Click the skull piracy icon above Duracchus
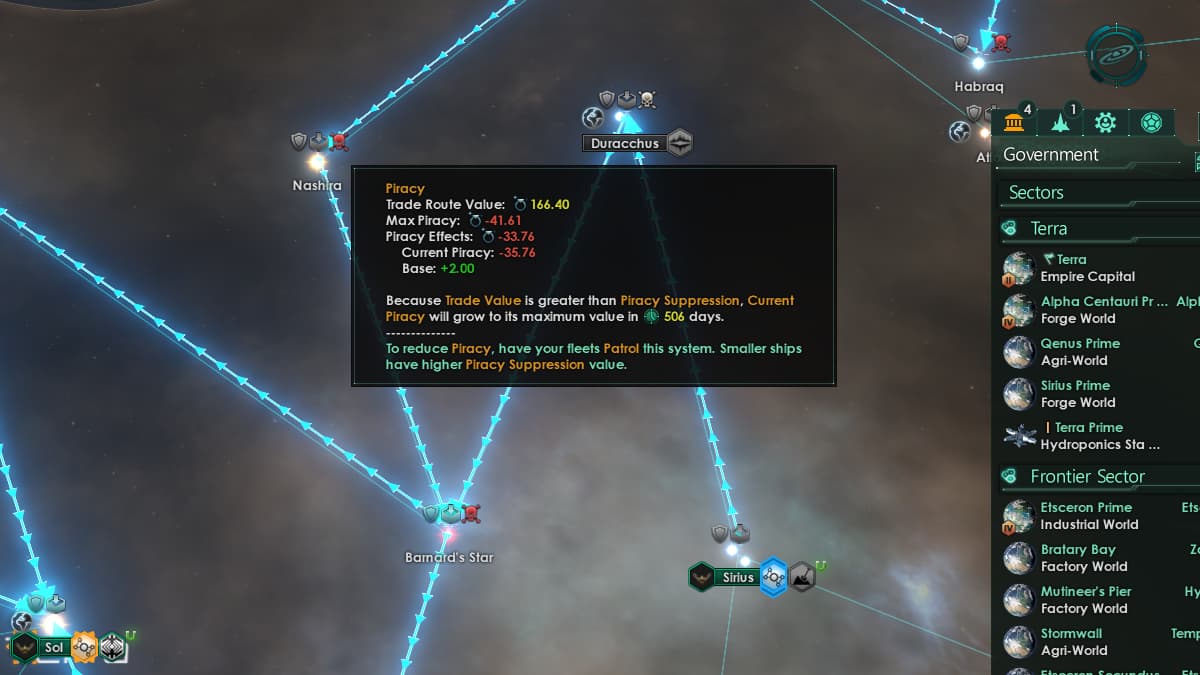The image size is (1200, 675). click(647, 99)
